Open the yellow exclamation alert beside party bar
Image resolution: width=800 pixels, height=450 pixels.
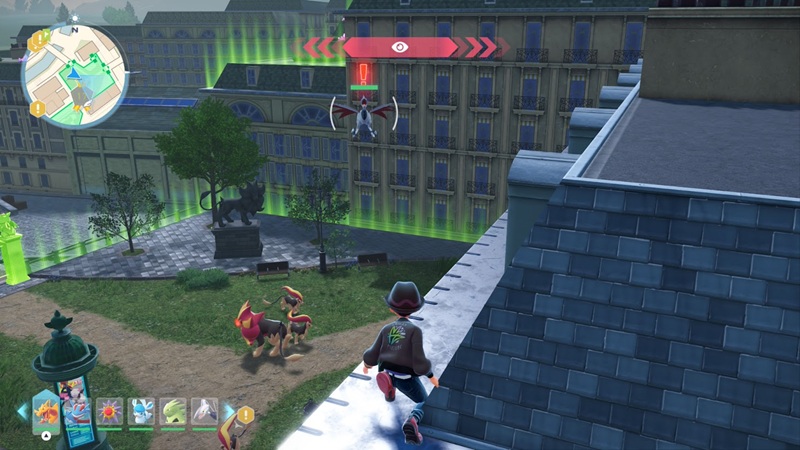coord(246,414)
